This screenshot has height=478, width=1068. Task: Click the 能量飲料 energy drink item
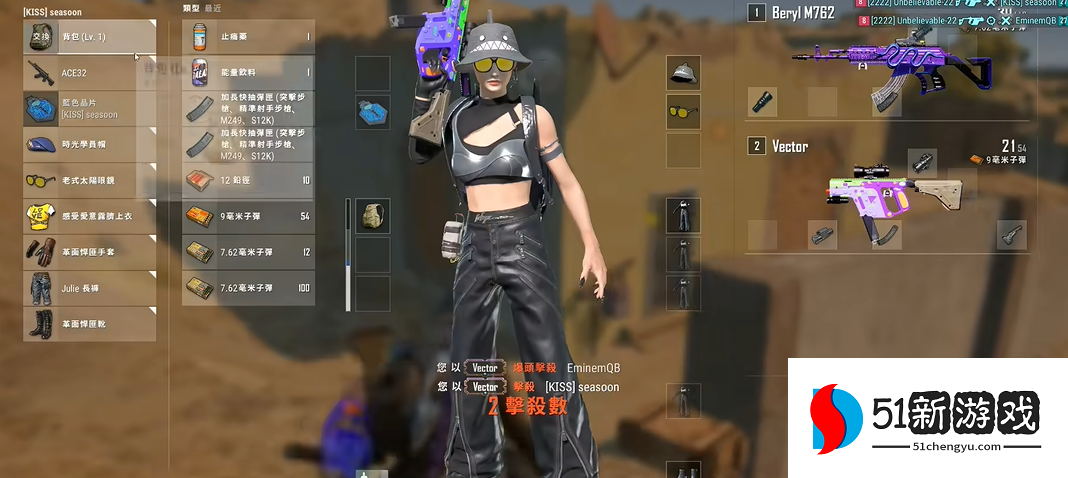248,73
